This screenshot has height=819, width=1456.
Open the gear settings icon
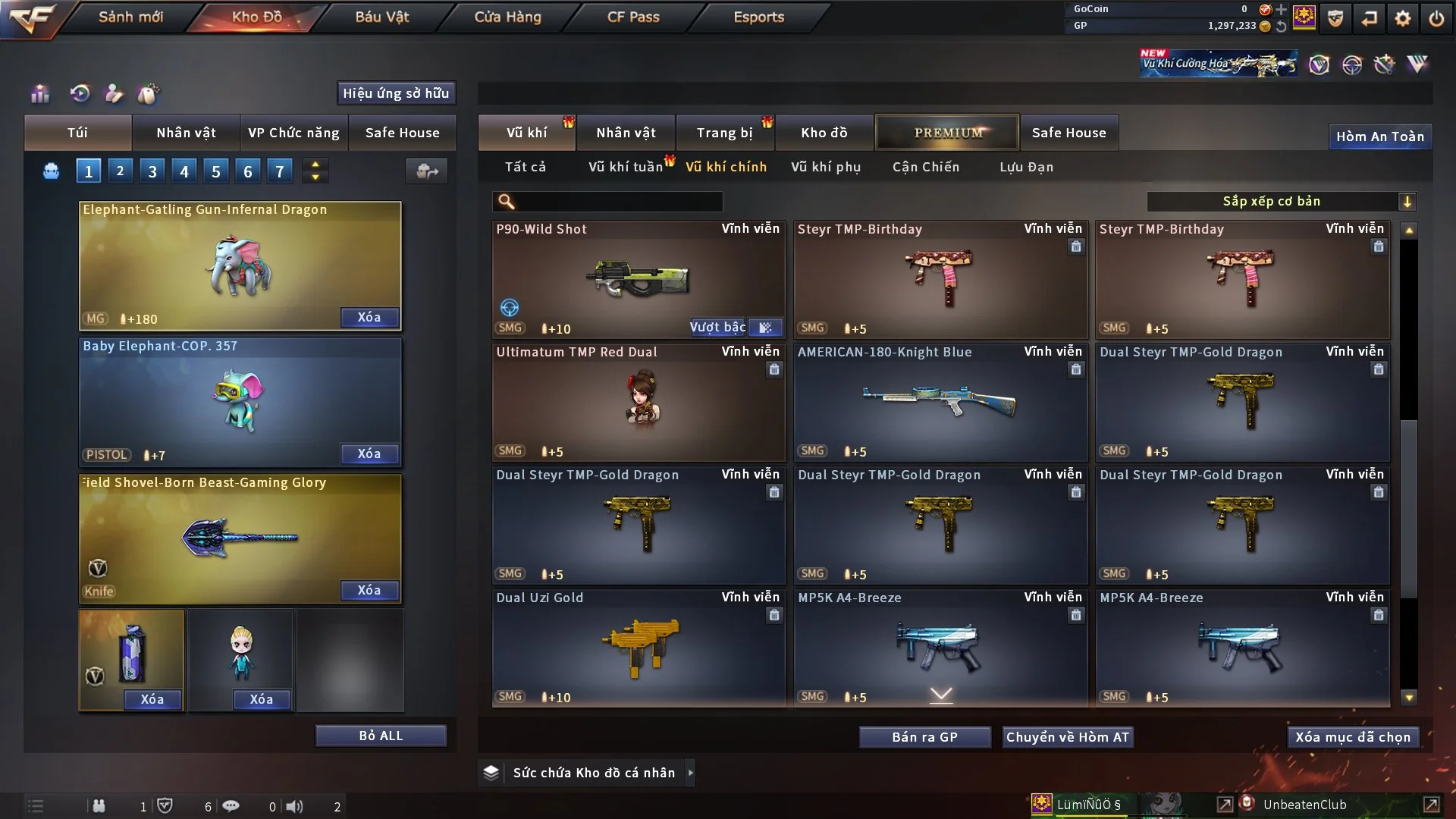[1402, 18]
